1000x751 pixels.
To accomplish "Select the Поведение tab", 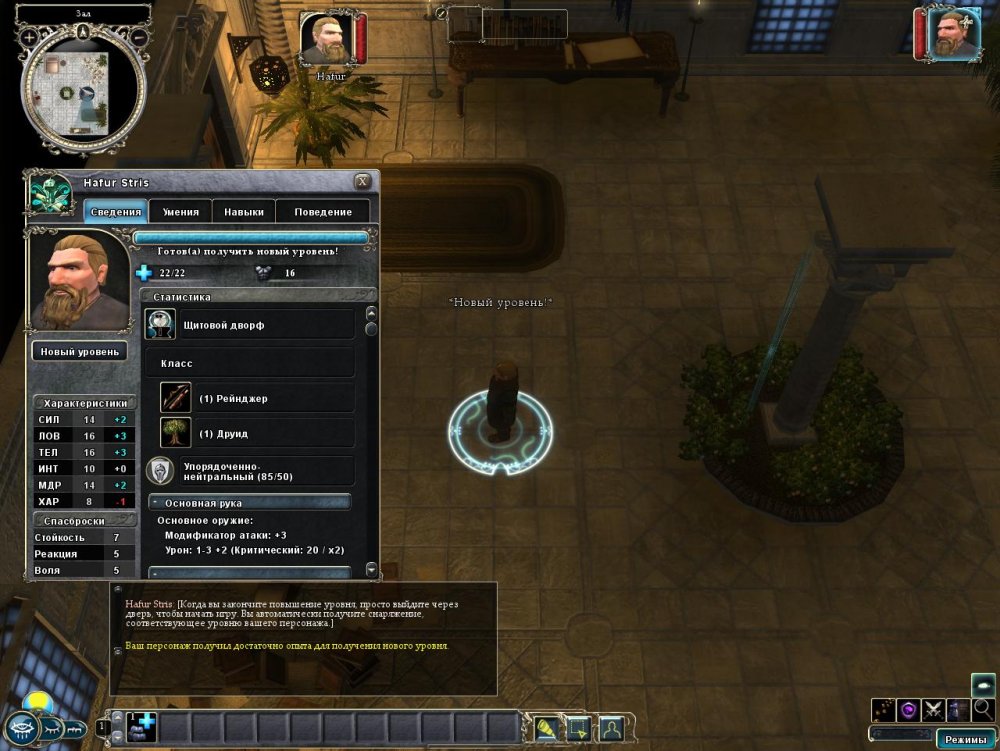I will [x=323, y=211].
